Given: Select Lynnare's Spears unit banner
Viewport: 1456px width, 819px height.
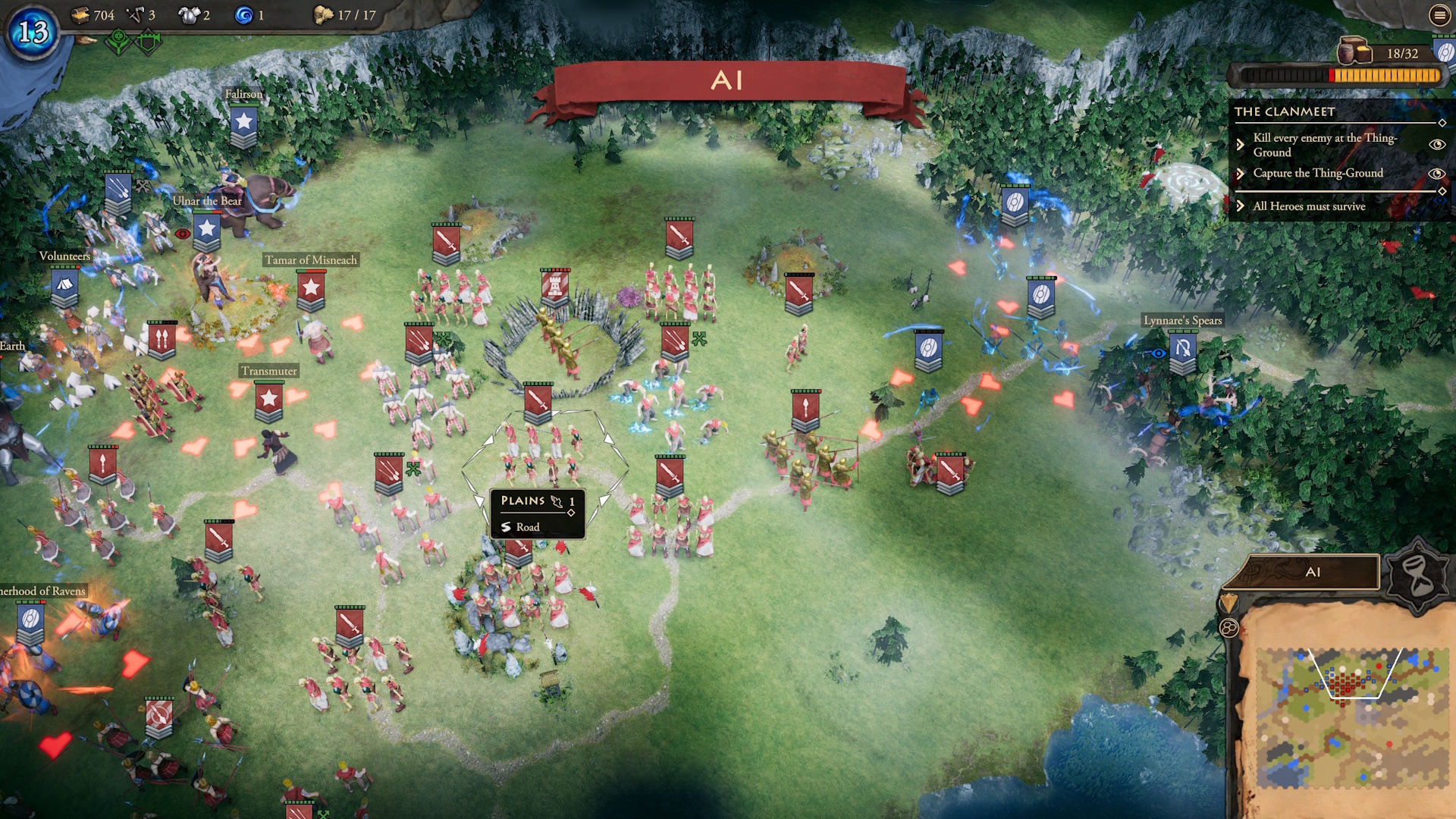Looking at the screenshot, I should tap(1182, 350).
